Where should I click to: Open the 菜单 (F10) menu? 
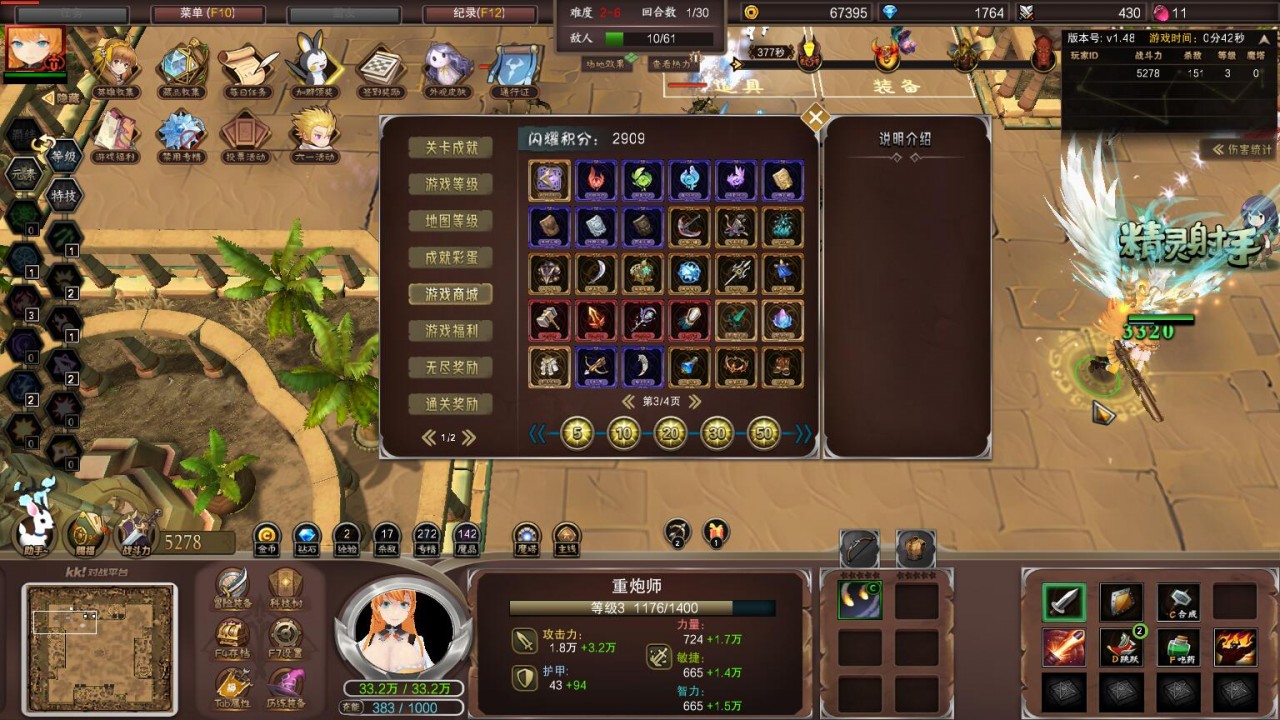[x=207, y=14]
